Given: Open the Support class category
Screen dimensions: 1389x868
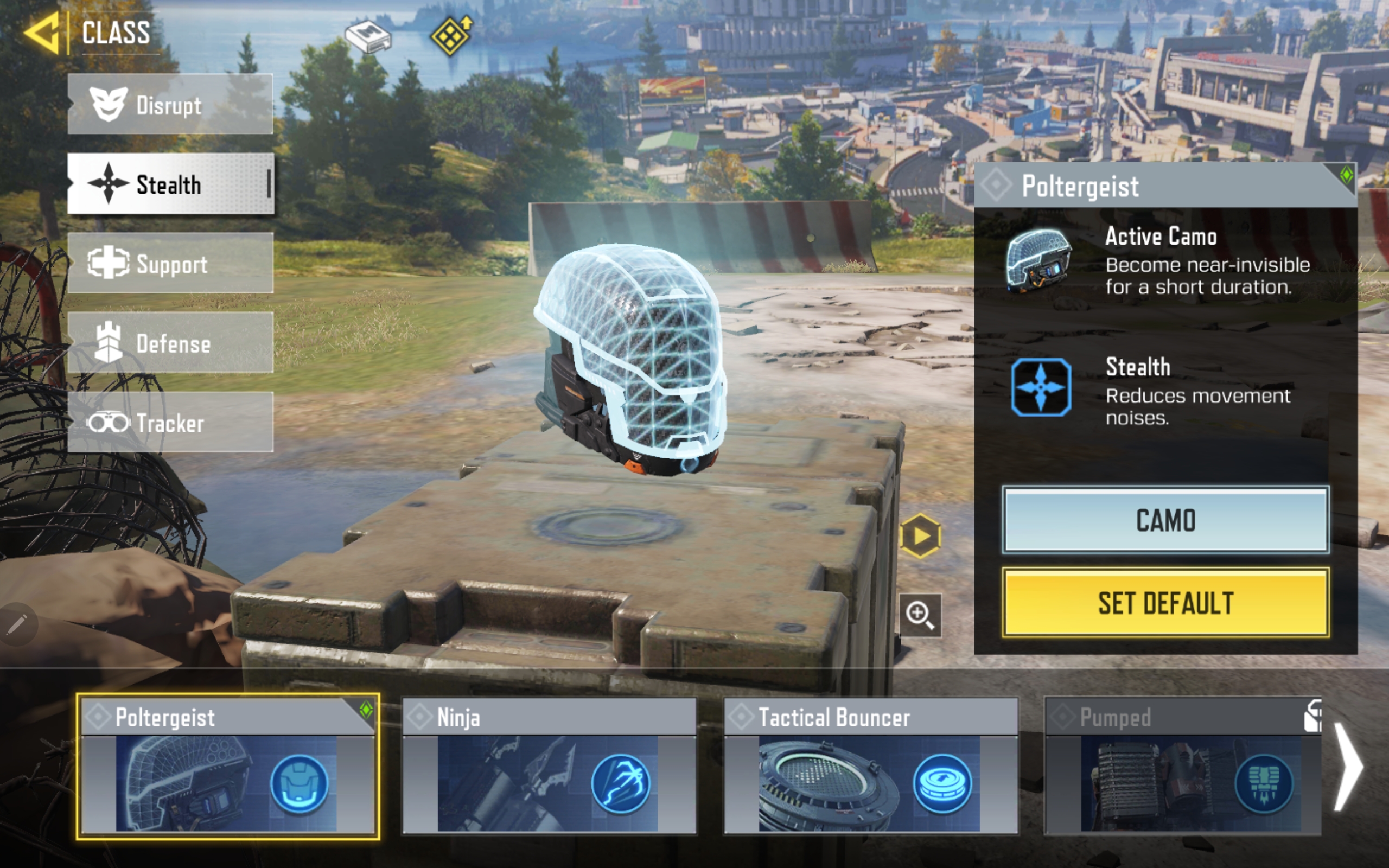Looking at the screenshot, I should [x=170, y=264].
